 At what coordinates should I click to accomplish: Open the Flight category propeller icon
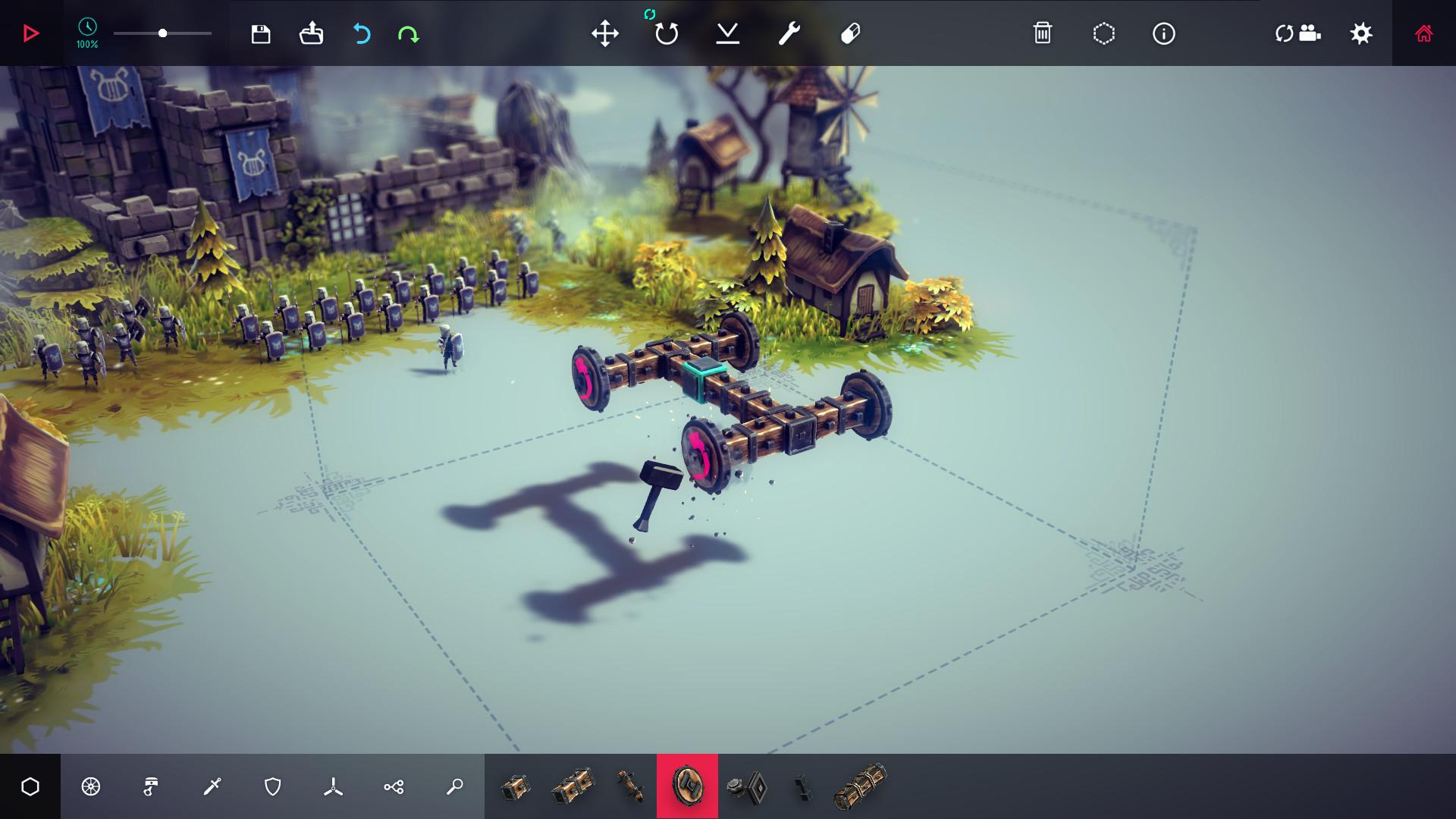(x=334, y=786)
